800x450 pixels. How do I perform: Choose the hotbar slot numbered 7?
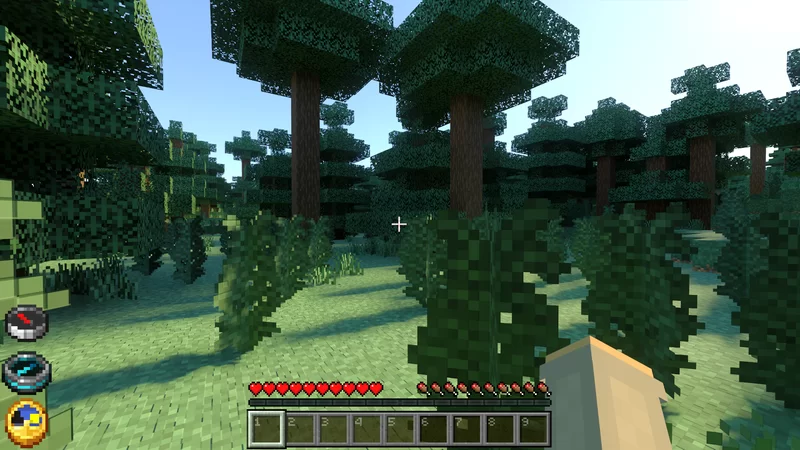click(x=467, y=428)
